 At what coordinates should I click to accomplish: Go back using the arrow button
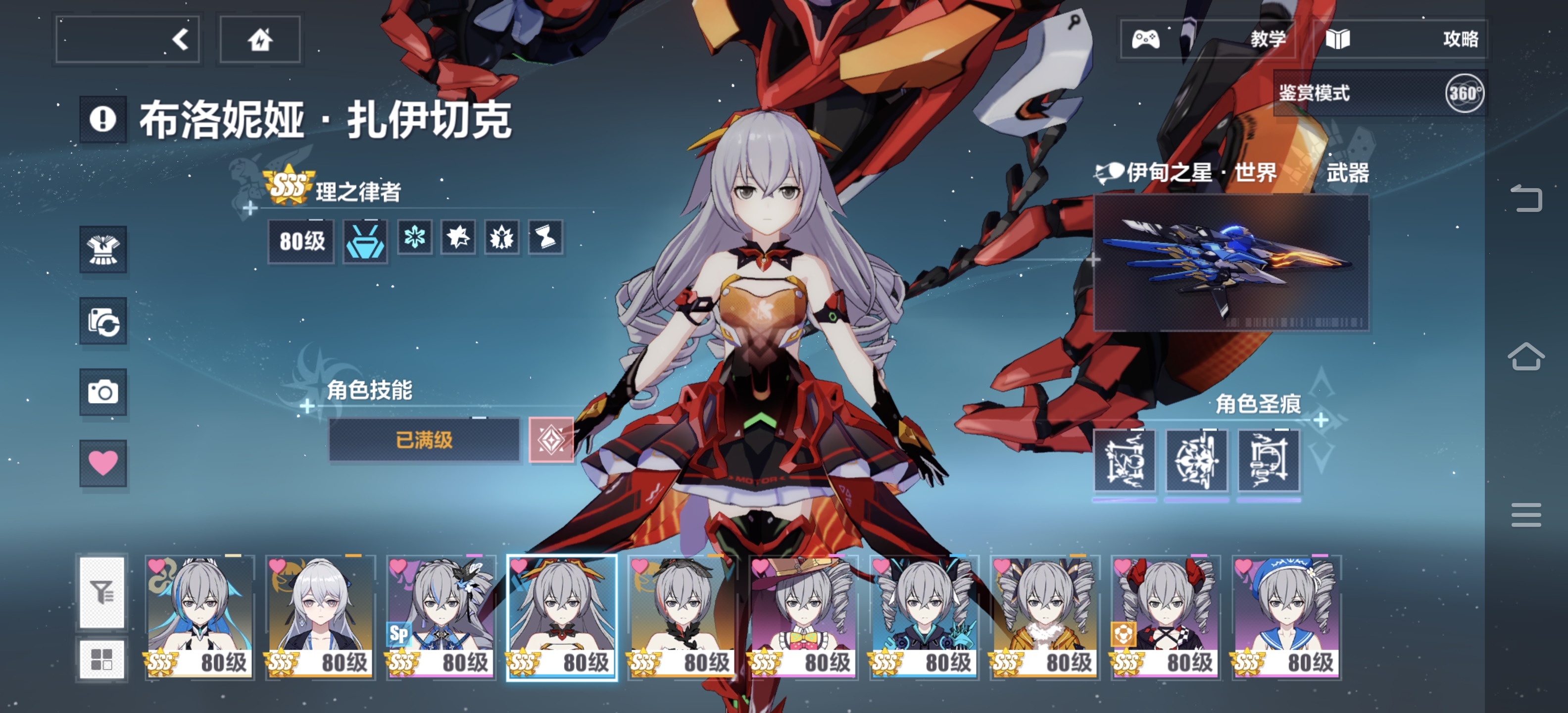[127, 40]
